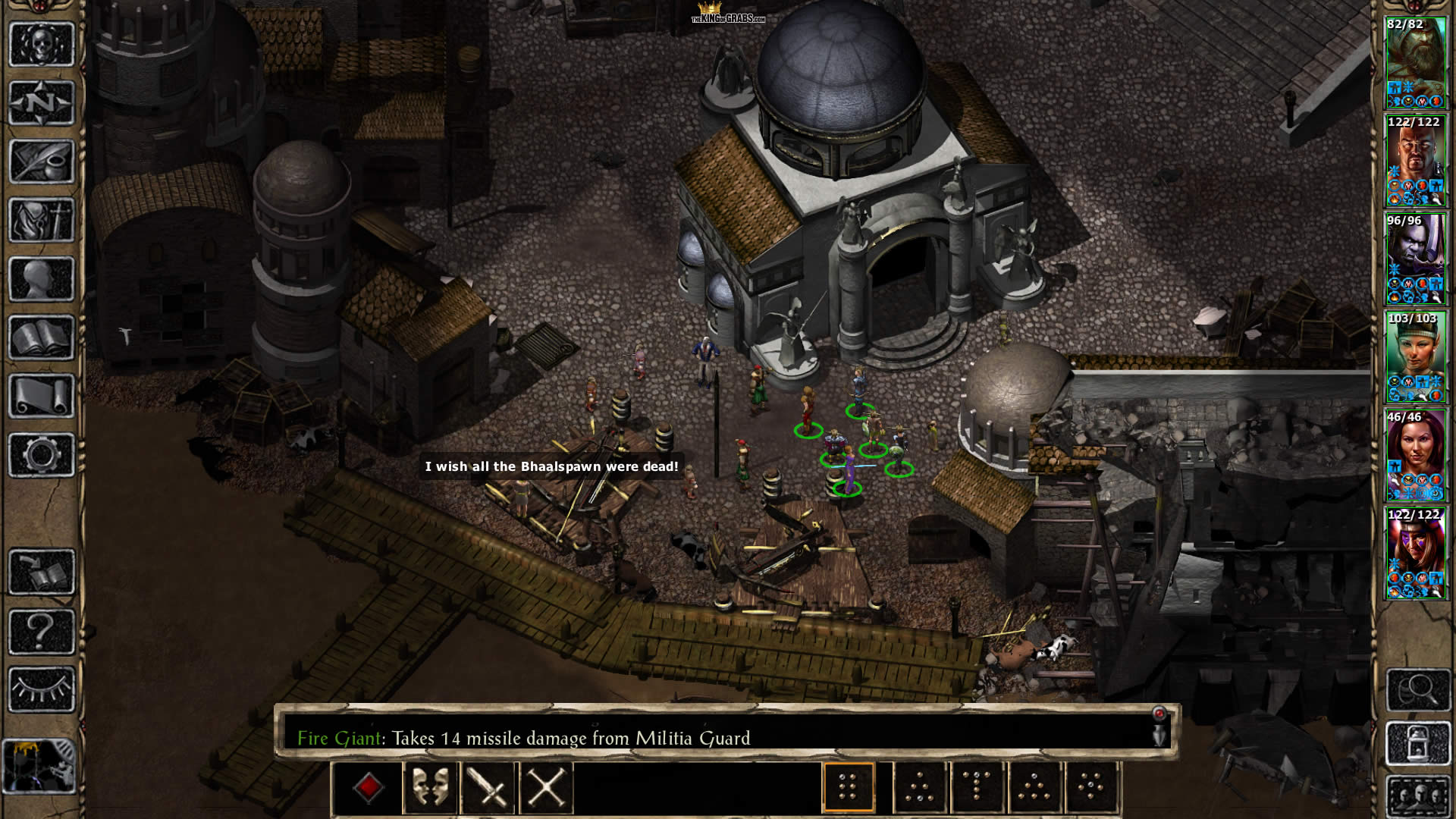Quick save with the book arrow icon
The width and height of the screenshot is (1456, 819).
pyautogui.click(x=41, y=573)
